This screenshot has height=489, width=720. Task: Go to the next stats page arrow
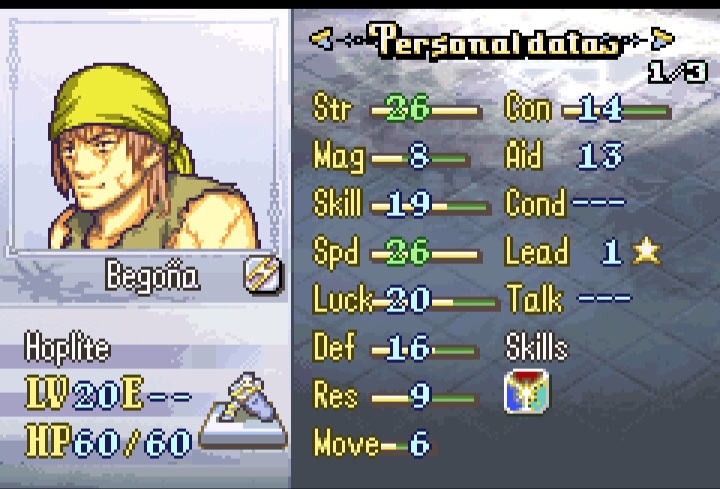pyautogui.click(x=662, y=39)
